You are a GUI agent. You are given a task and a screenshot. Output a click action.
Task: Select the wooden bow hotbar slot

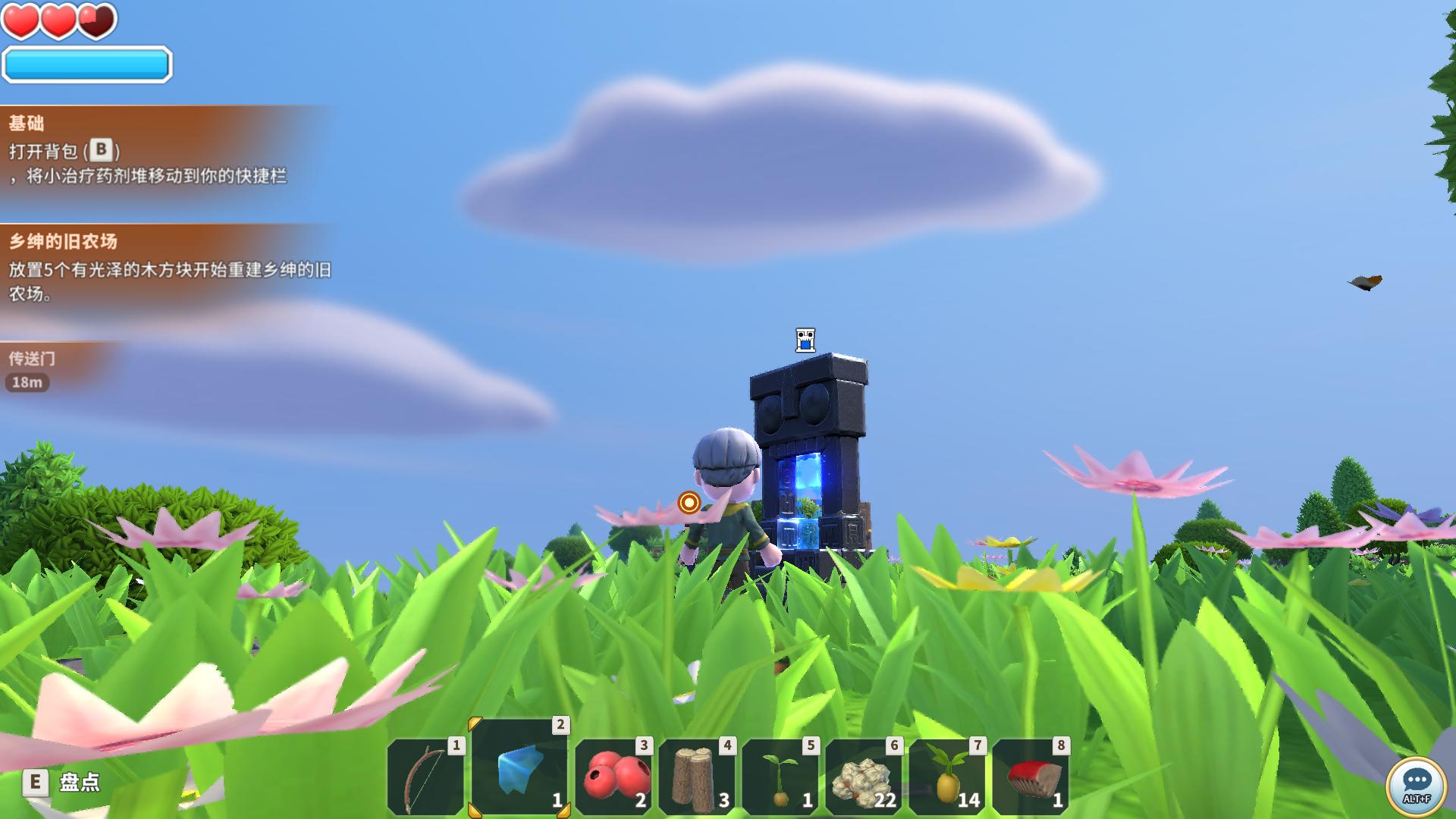click(x=425, y=777)
